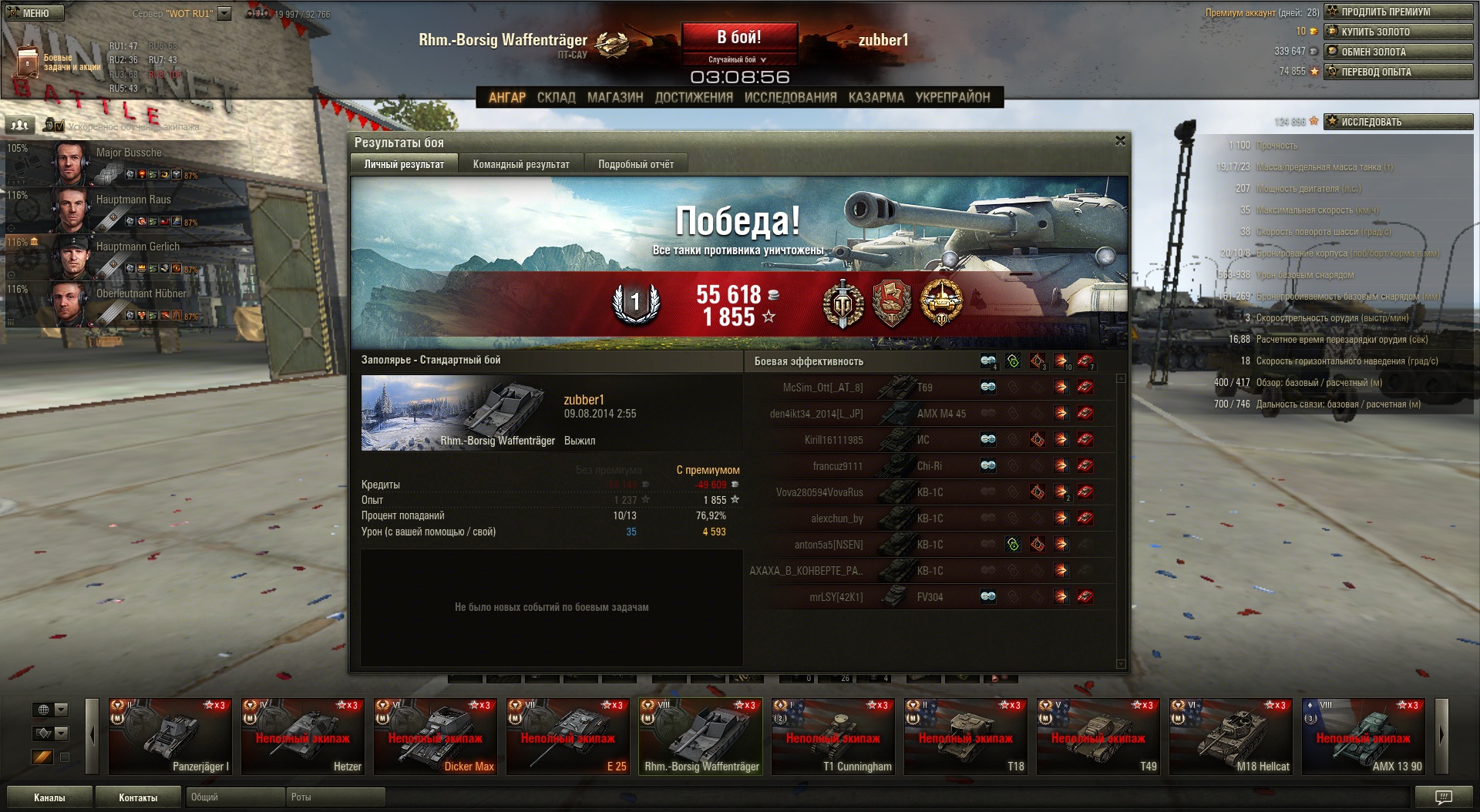Start battle with the В бой! button
This screenshot has width=1480, height=812.
[738, 37]
